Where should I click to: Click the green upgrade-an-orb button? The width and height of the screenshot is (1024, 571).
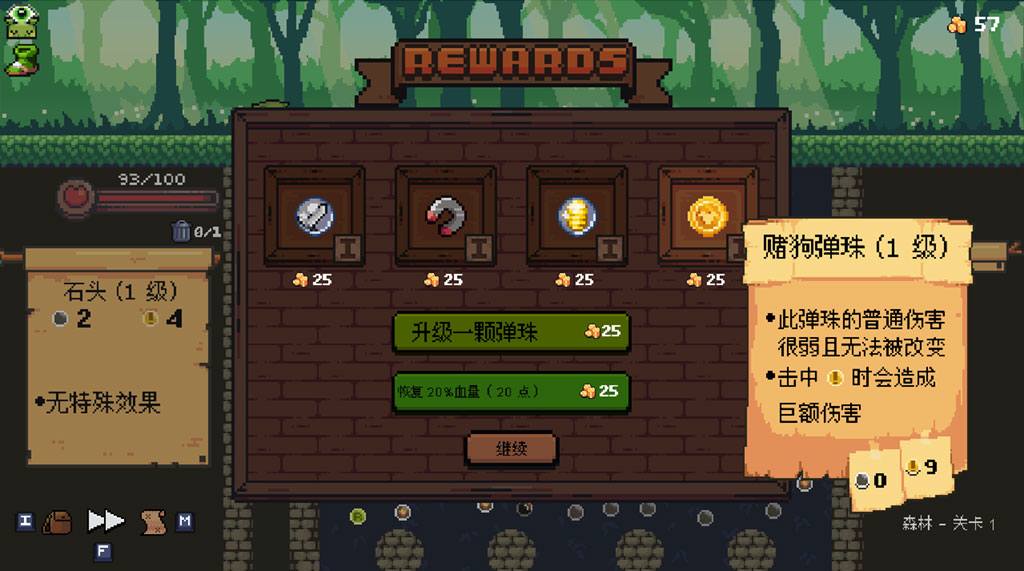511,332
